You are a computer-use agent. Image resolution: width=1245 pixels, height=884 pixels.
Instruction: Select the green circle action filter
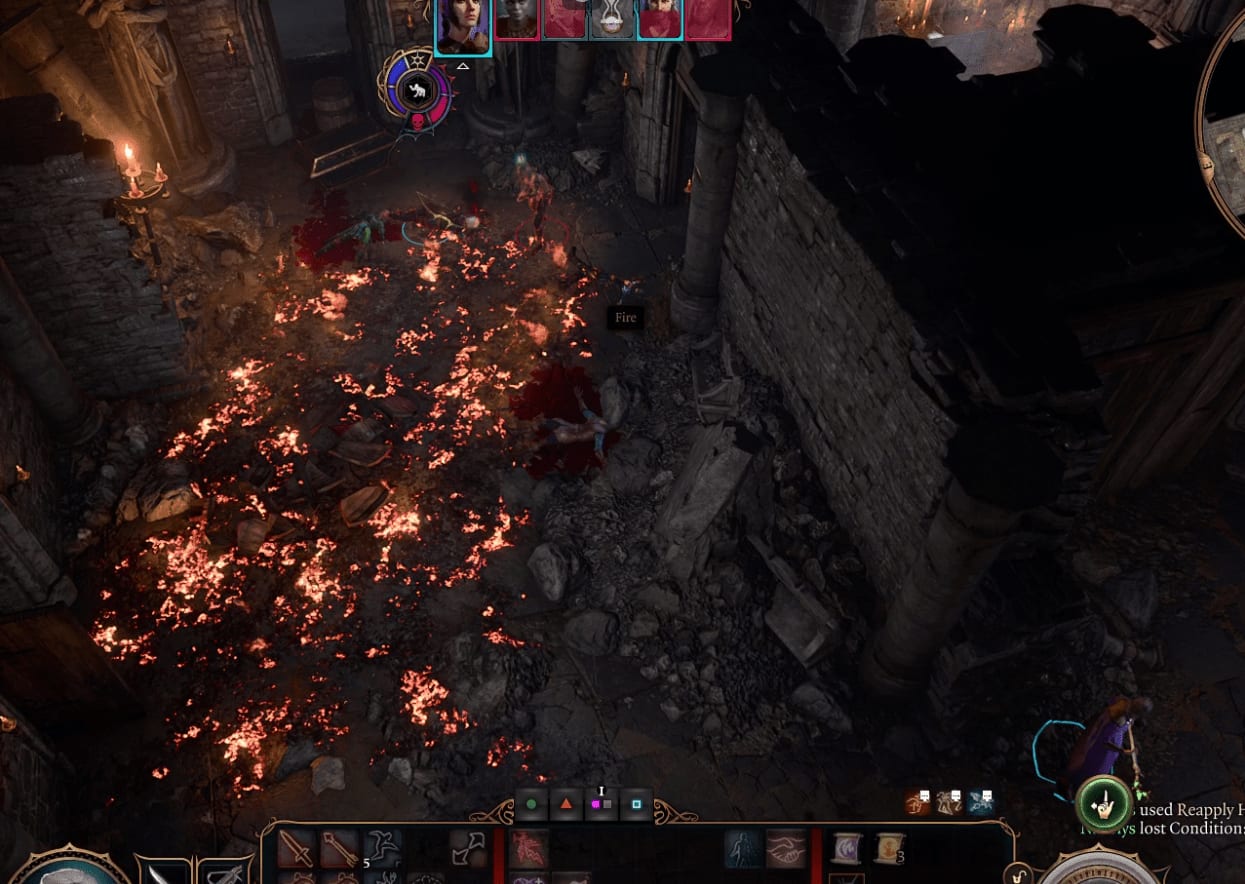click(x=532, y=804)
